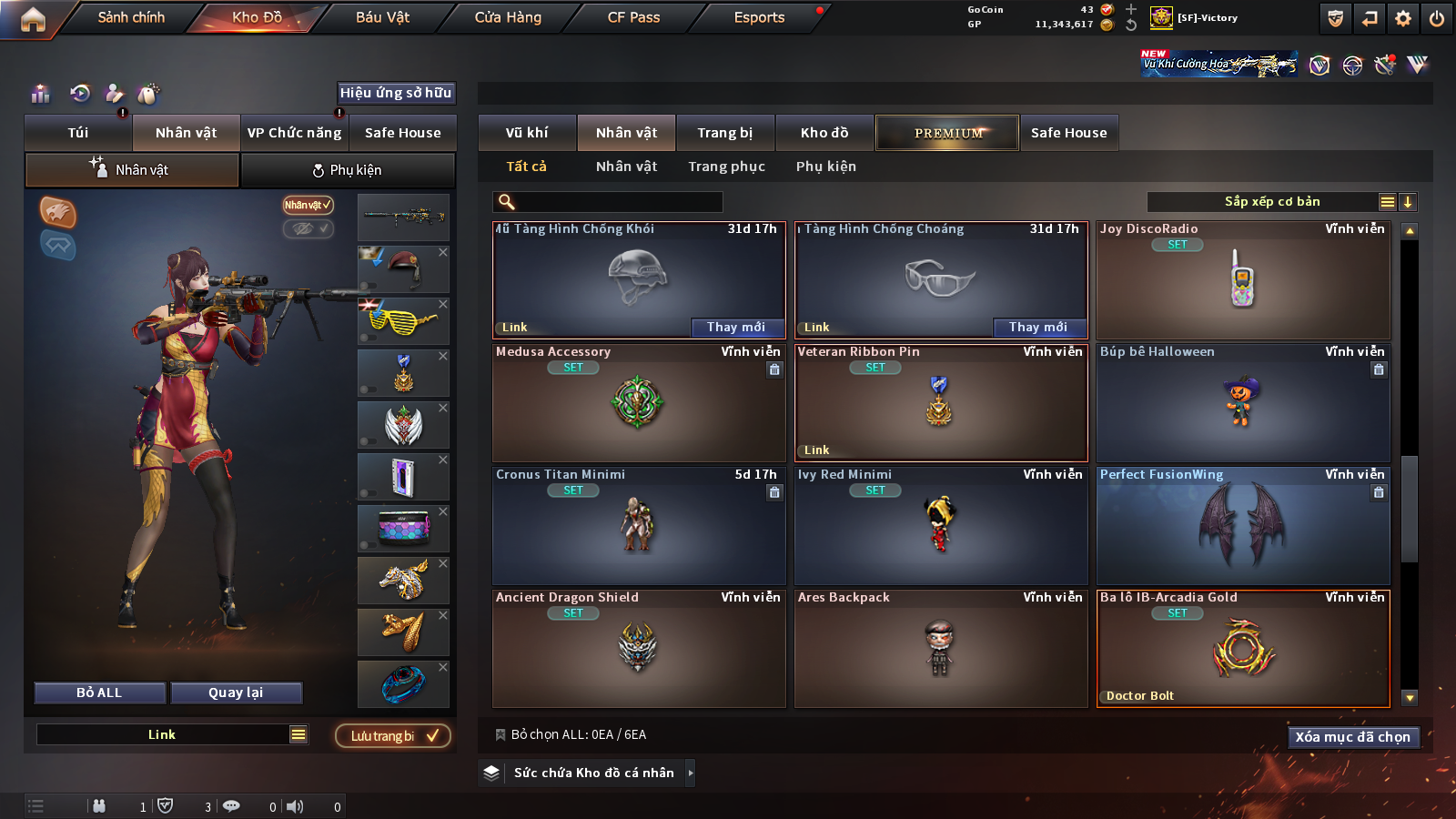Viewport: 1456px width, 819px height.
Task: Click Thay mới on the smoke helmet
Action: coord(735,327)
